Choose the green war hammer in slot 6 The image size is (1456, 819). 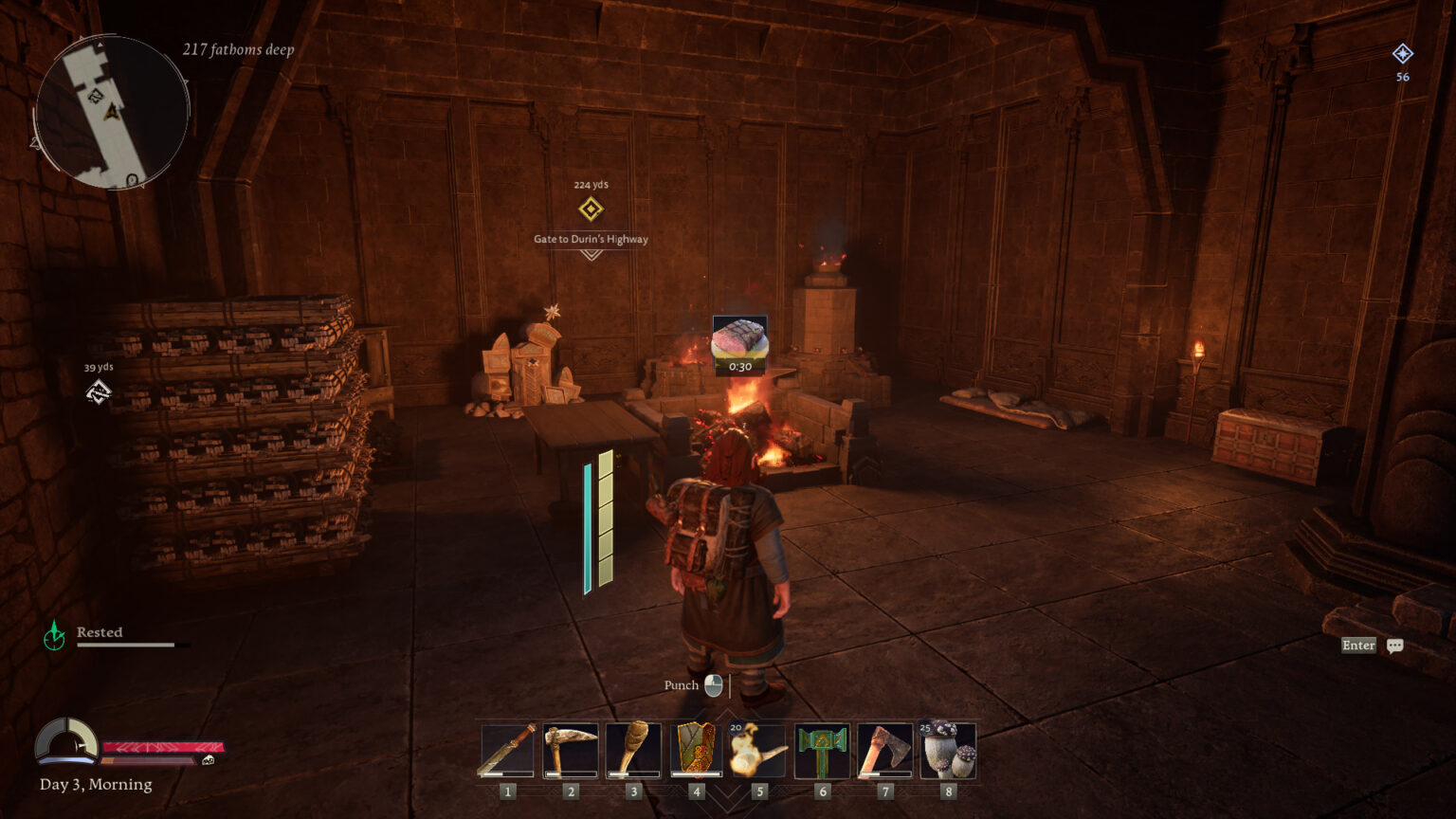[x=822, y=752]
